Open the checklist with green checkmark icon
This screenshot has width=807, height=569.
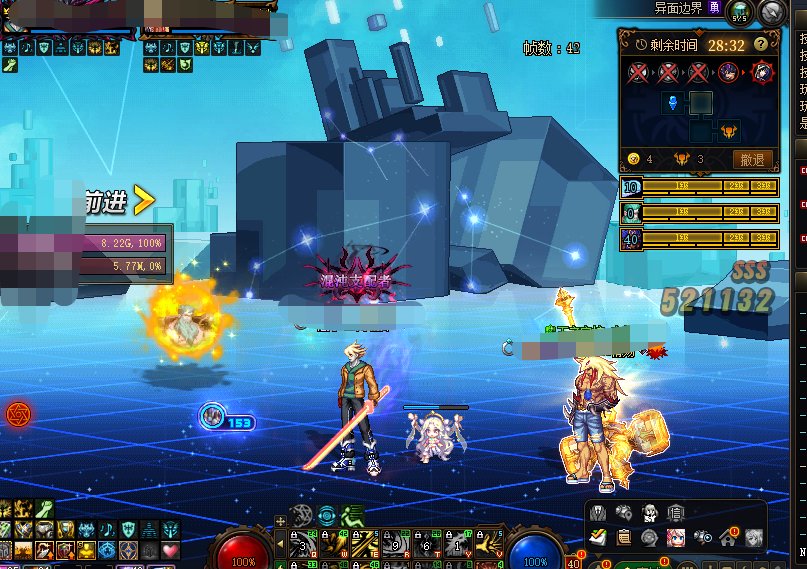[598, 538]
